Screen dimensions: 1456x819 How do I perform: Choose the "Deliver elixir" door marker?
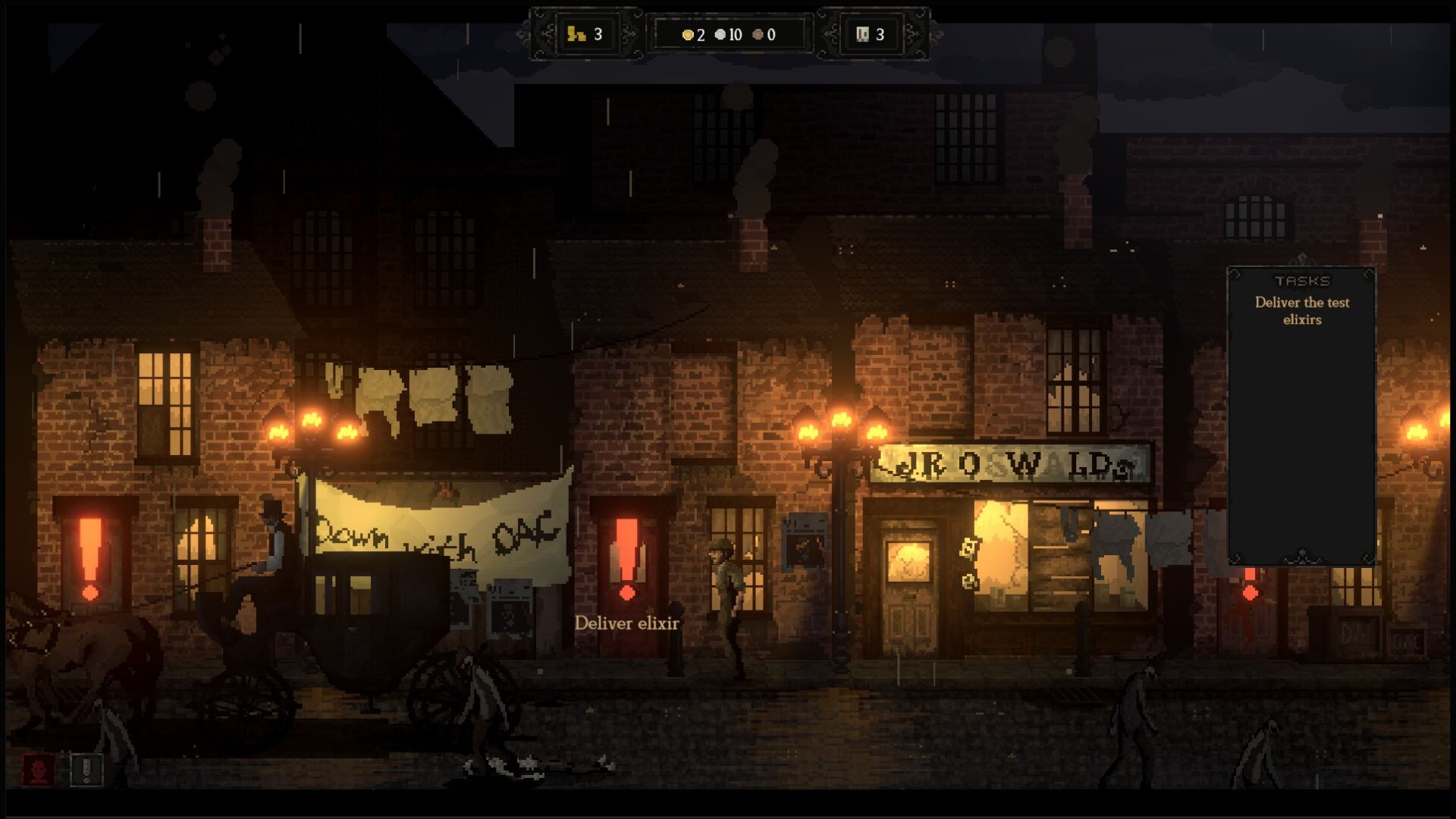(x=627, y=559)
